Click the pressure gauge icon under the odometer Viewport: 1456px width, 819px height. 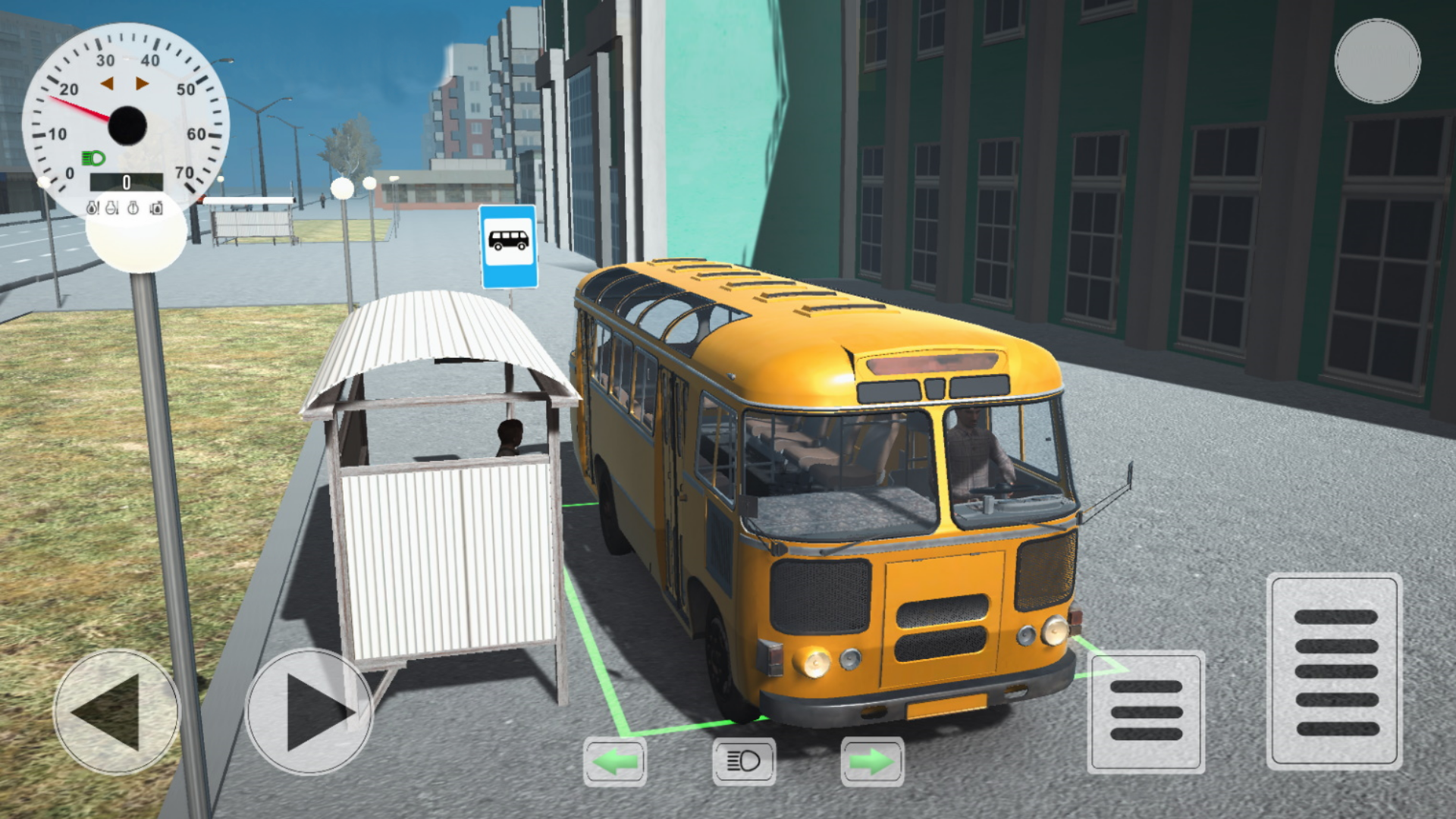[132, 208]
